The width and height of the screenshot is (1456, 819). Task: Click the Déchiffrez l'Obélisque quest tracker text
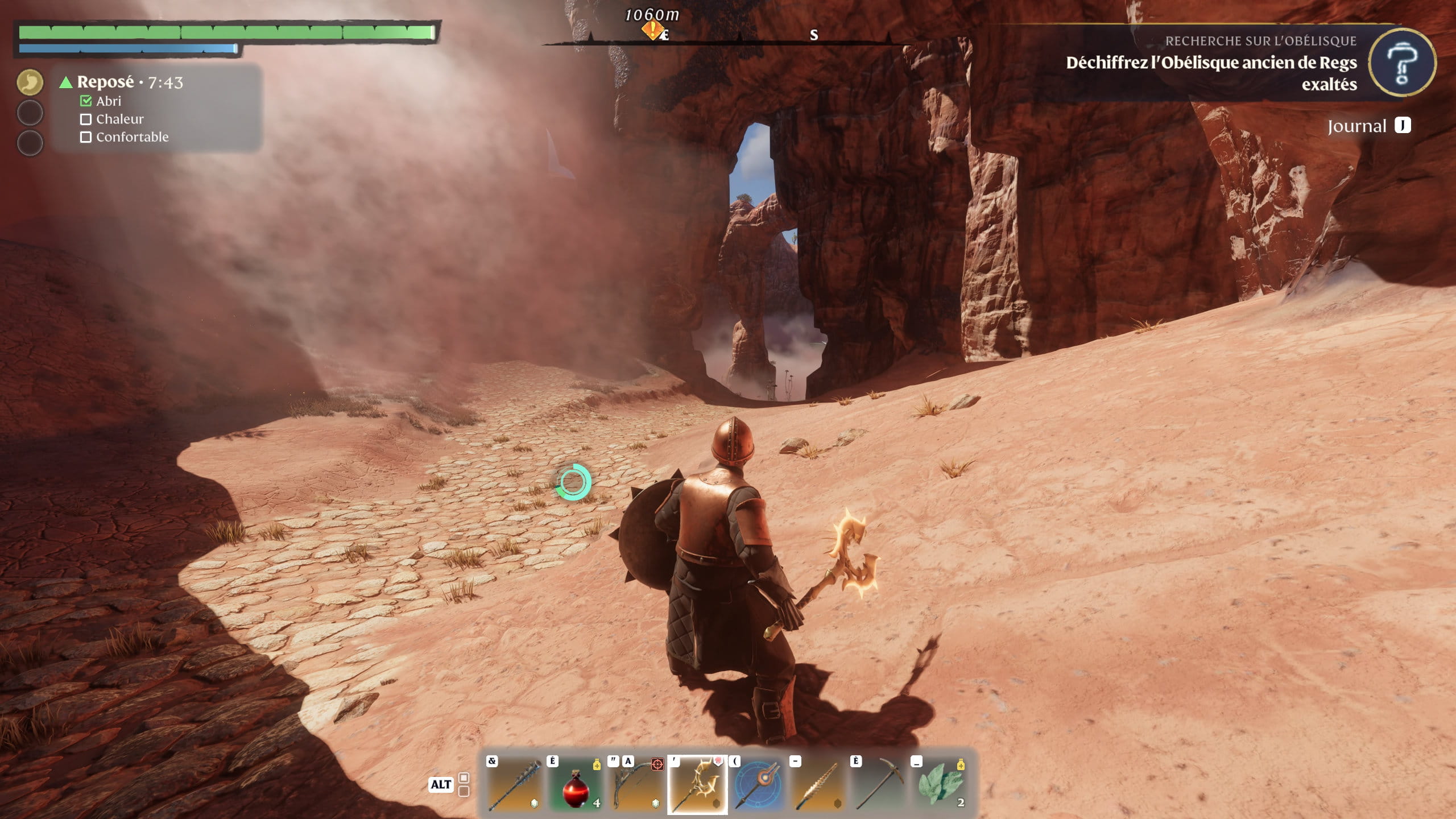coord(1211,73)
